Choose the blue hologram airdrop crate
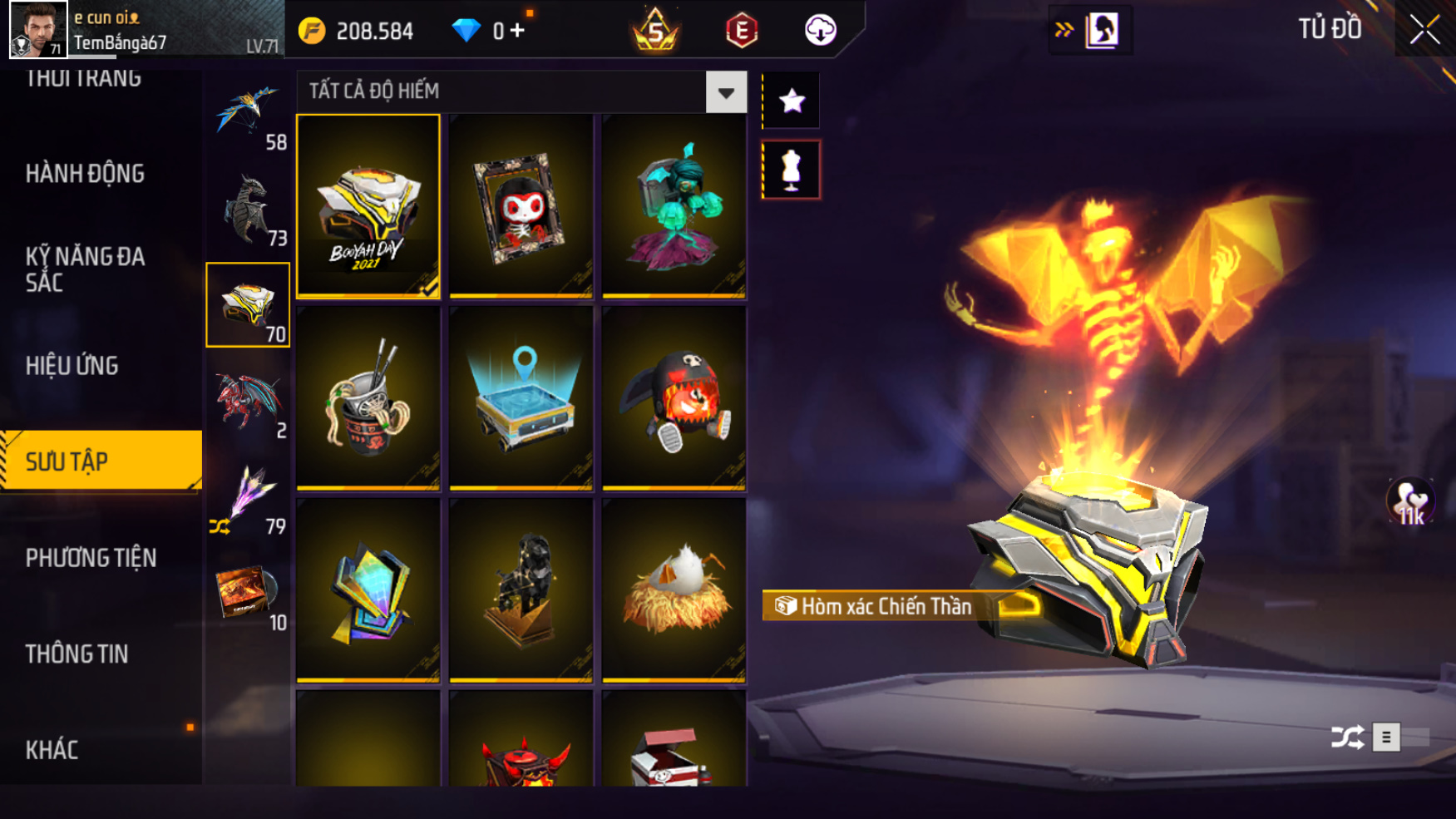The height and width of the screenshot is (819, 1456). pos(521,398)
